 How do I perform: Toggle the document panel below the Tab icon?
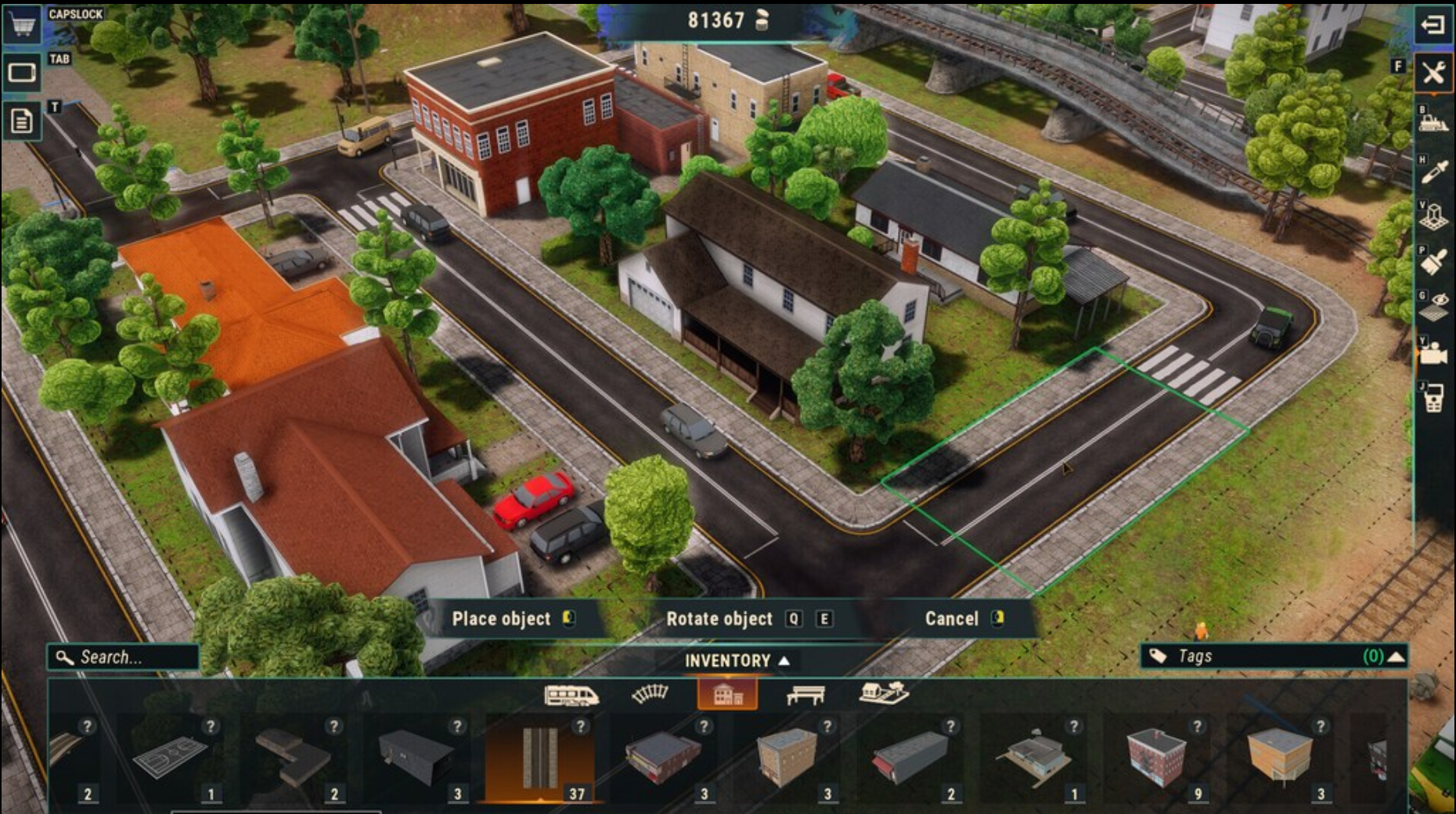tap(22, 119)
